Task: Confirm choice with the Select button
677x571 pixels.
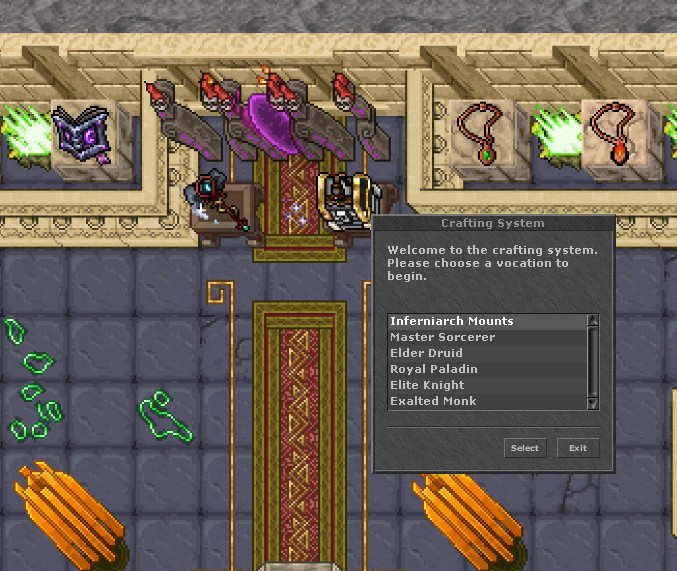Action: tap(525, 448)
